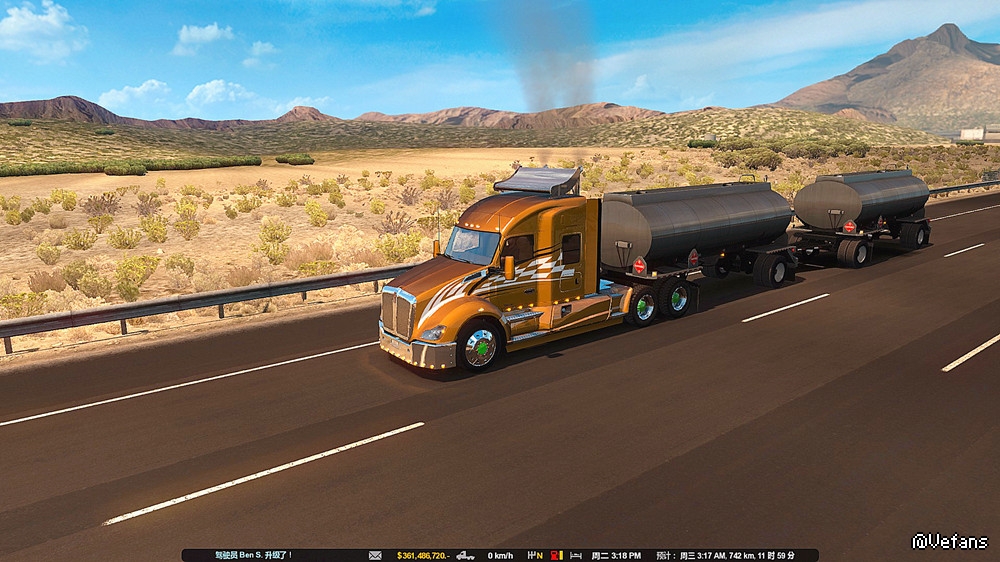1000x562 pixels.
Task: Open the mail envelope icon
Action: click(x=375, y=555)
